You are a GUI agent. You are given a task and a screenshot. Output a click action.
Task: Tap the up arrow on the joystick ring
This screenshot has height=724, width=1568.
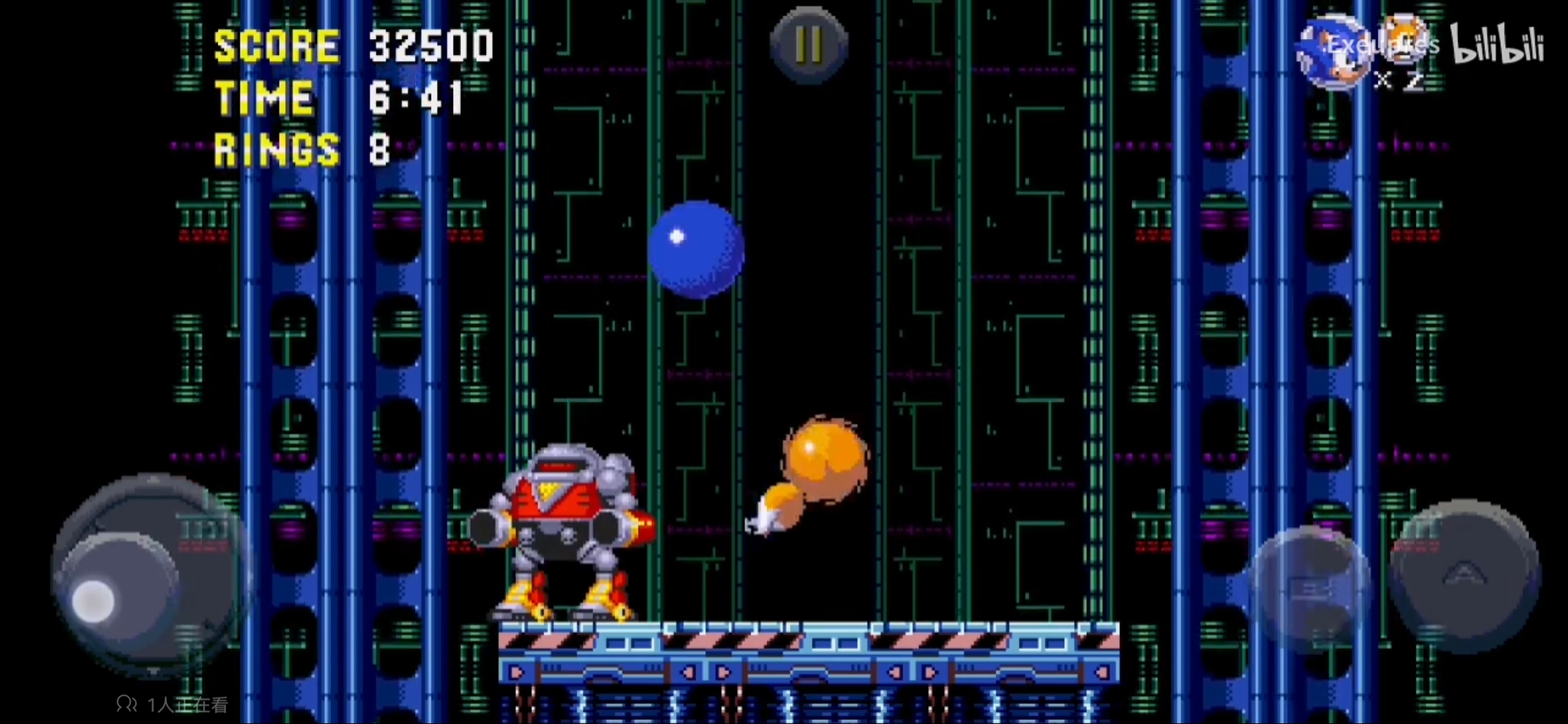point(153,480)
